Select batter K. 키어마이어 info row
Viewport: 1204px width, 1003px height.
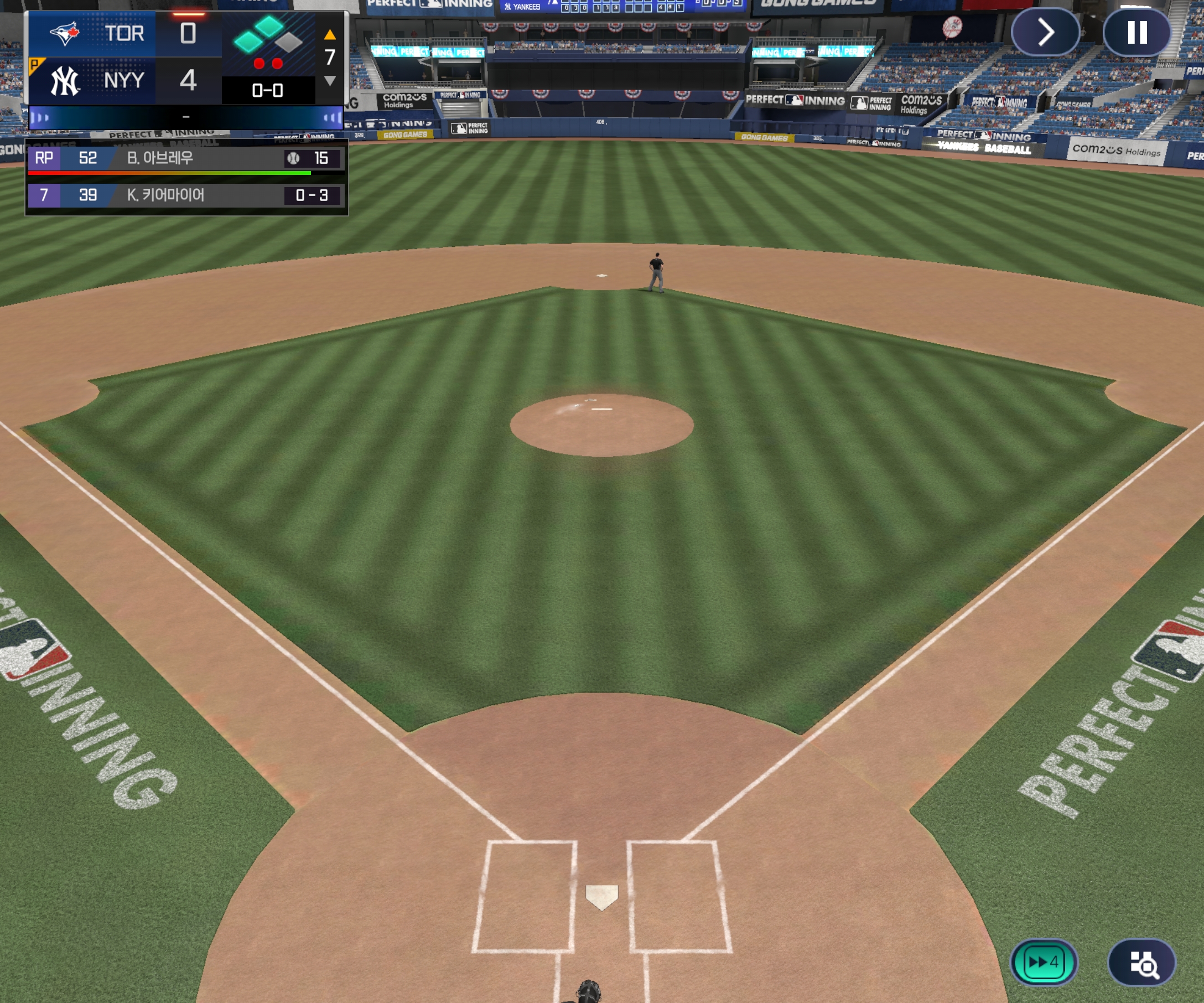point(186,195)
